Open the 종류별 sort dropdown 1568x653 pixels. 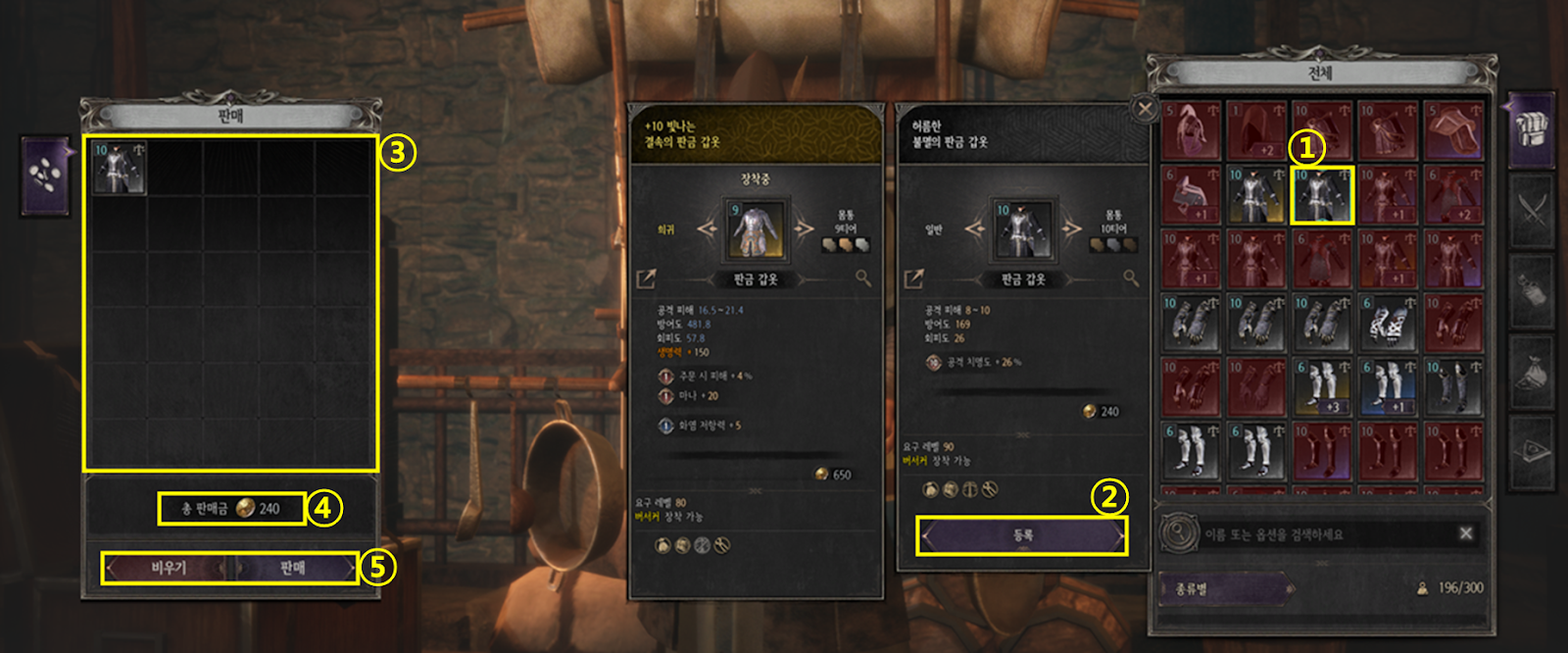pyautogui.click(x=1223, y=588)
